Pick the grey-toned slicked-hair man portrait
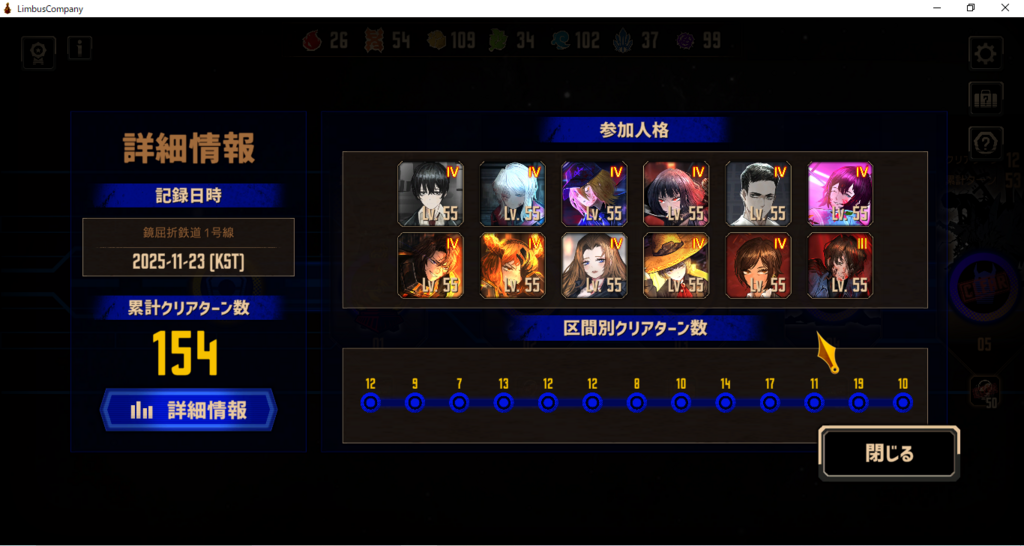 coord(758,194)
